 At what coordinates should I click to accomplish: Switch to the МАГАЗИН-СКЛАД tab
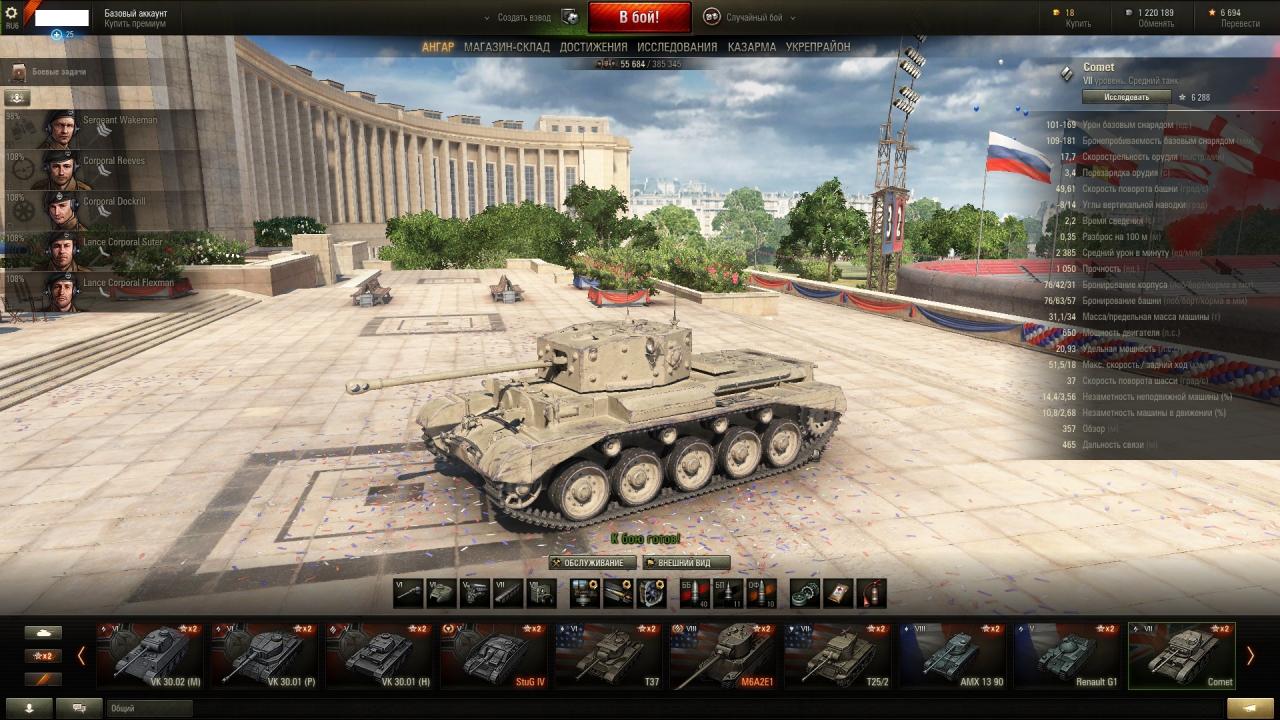click(x=506, y=47)
